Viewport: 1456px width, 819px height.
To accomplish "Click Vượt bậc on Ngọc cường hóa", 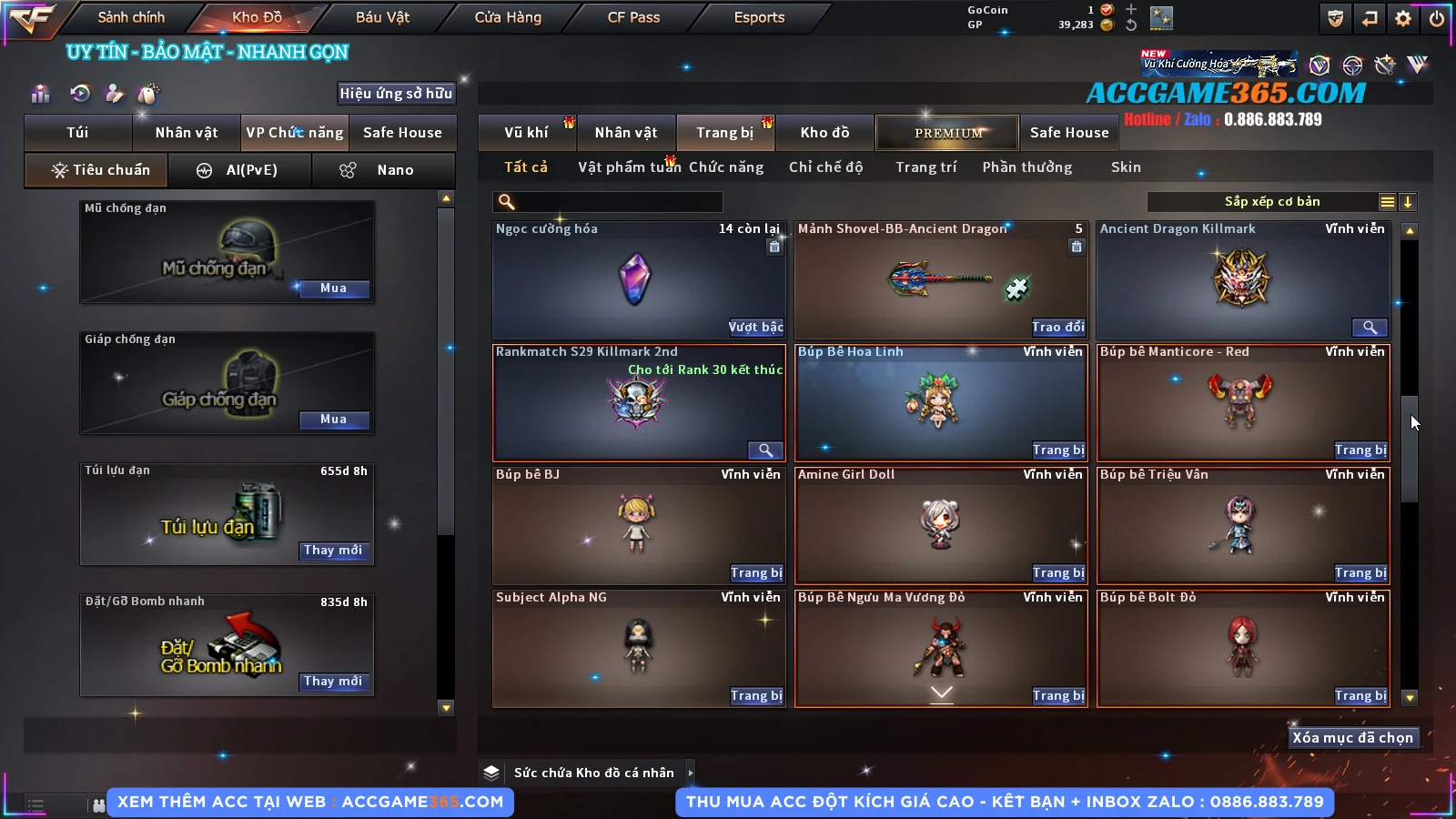I will (755, 328).
